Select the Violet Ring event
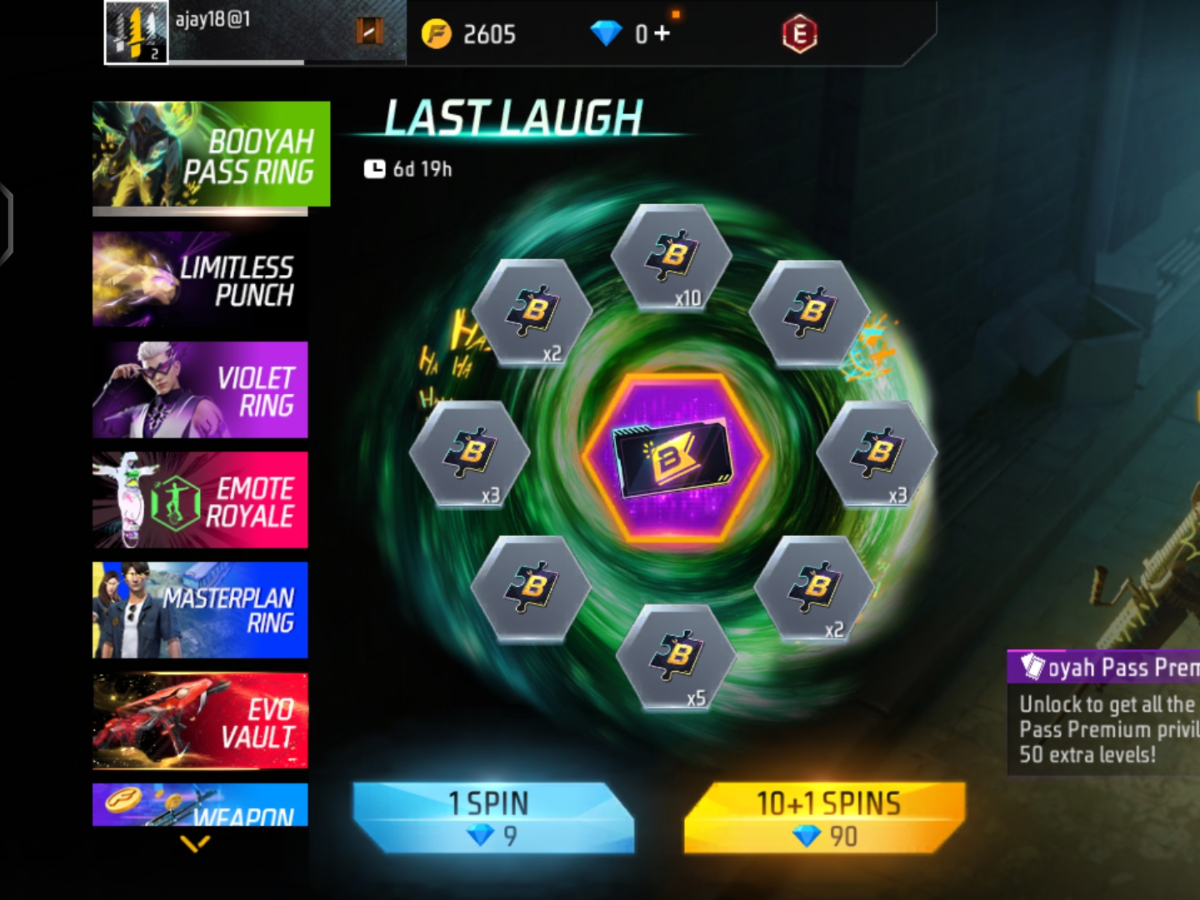Viewport: 1200px width, 900px height. pyautogui.click(x=200, y=390)
